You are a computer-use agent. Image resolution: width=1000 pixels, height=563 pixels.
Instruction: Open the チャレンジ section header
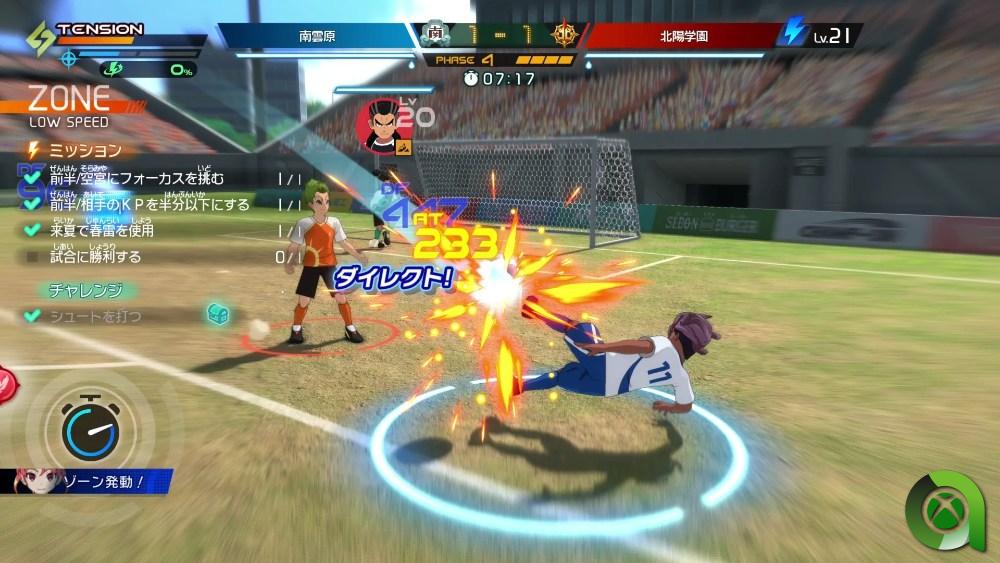(86, 291)
